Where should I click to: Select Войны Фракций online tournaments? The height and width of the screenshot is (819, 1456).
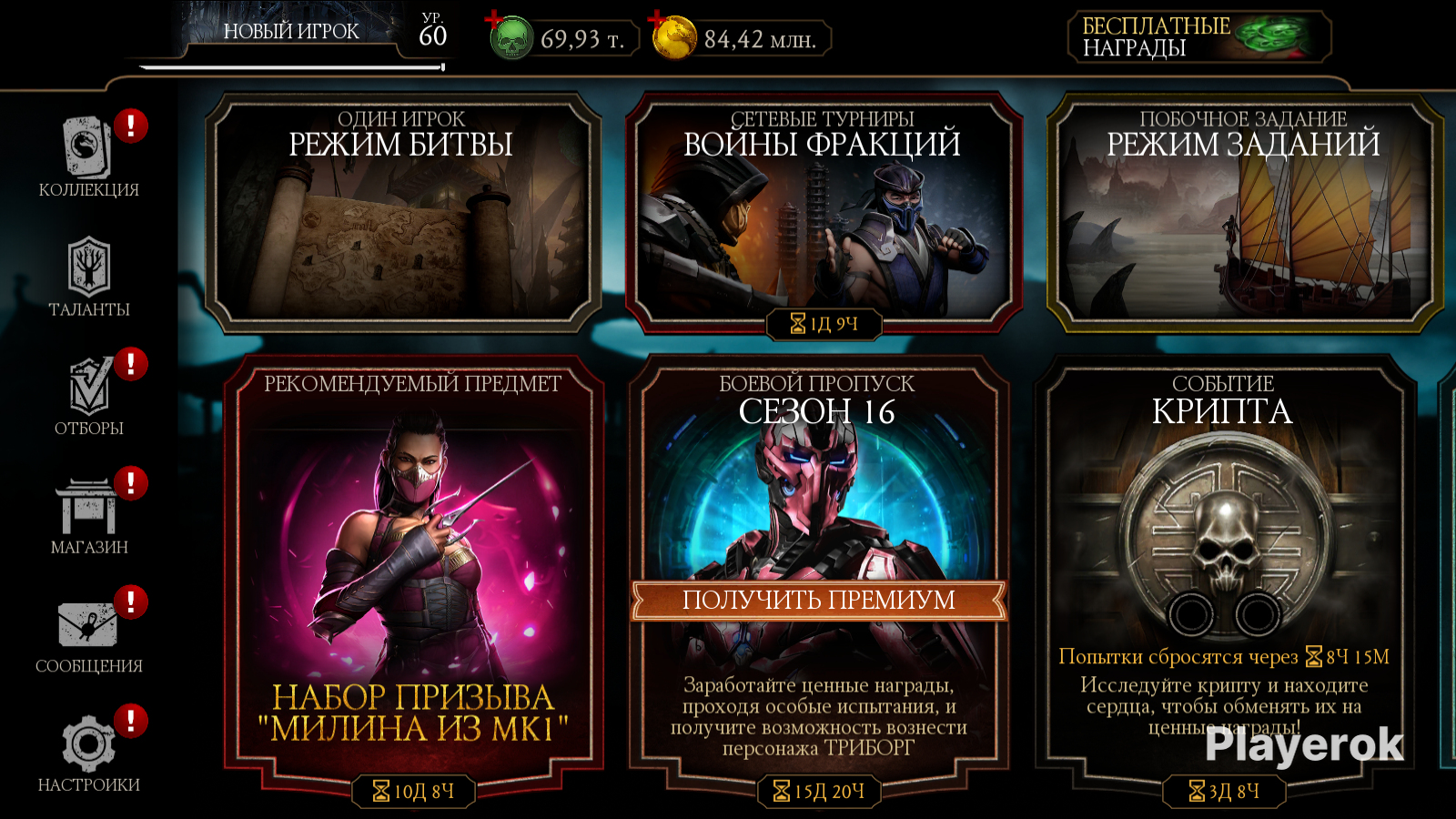point(823,214)
